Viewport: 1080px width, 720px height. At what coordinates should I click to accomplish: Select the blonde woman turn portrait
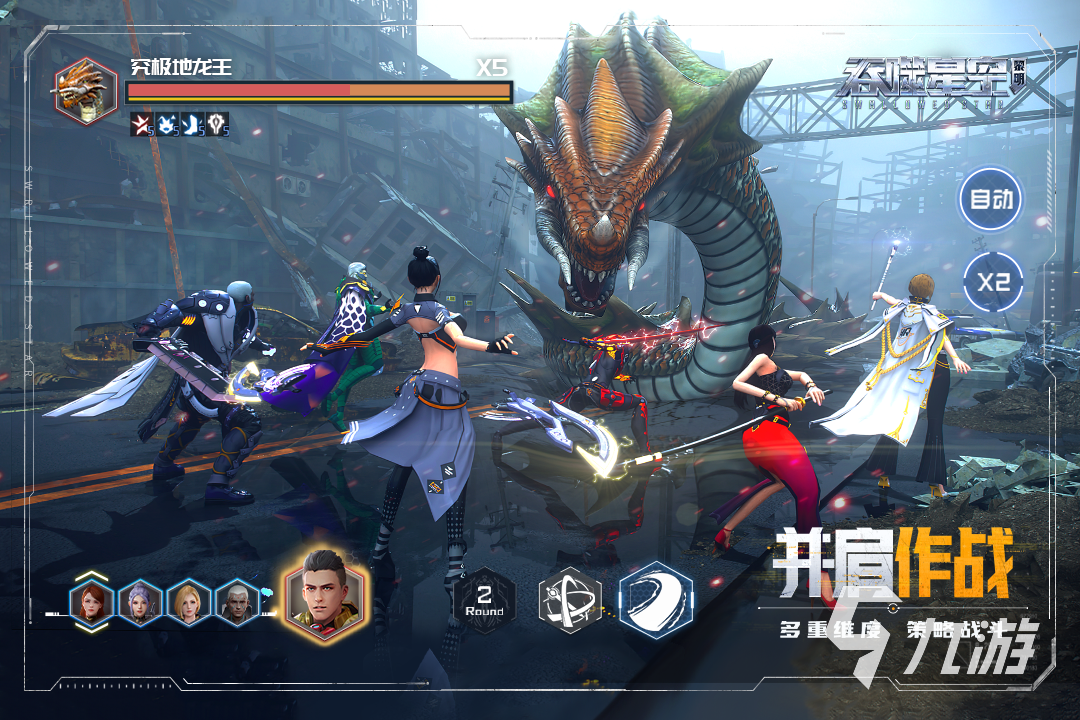pyautogui.click(x=189, y=603)
